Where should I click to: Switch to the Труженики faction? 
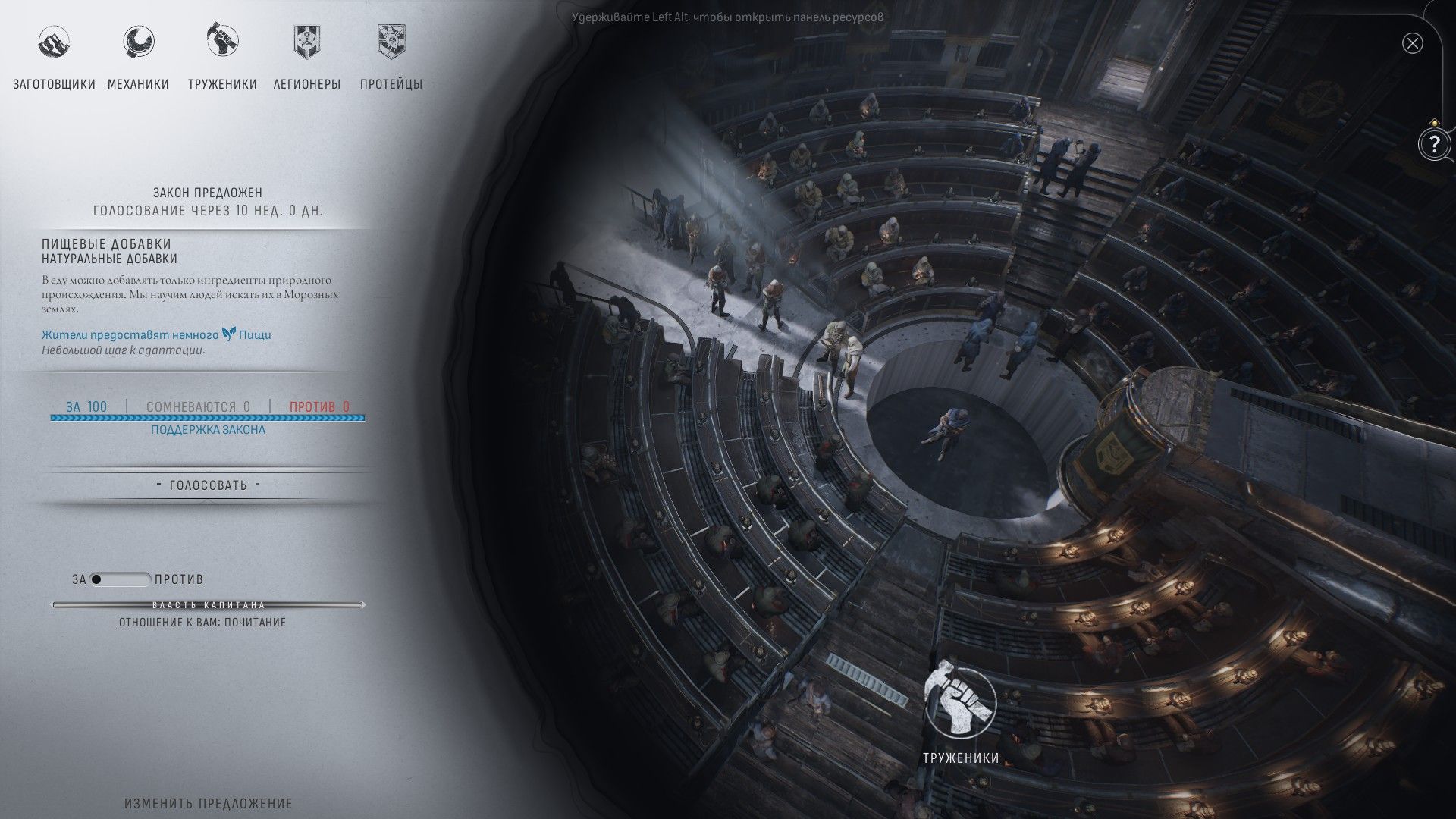pyautogui.click(x=222, y=57)
